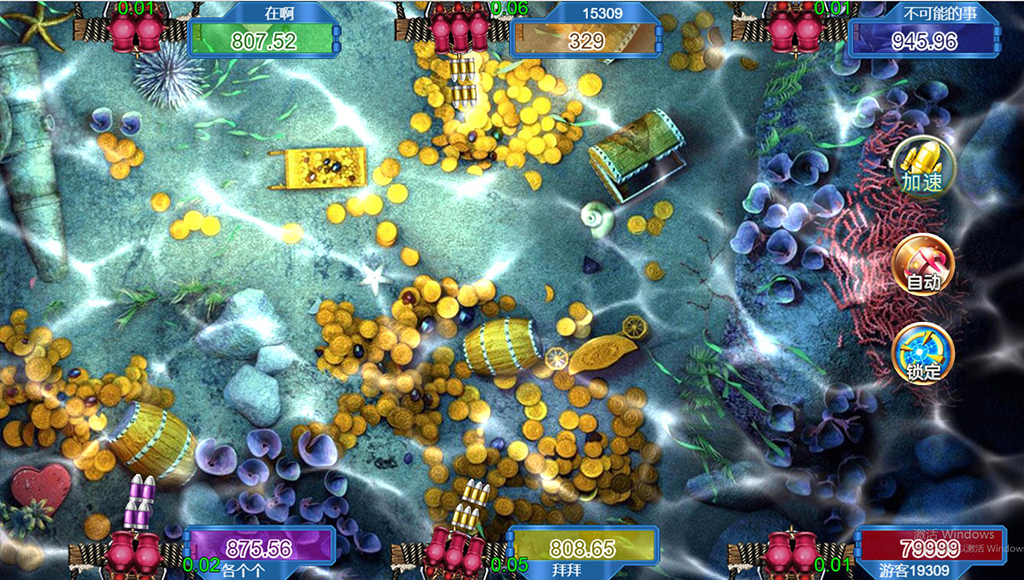Toggle 自动 auto-fire mode
The width and height of the screenshot is (1024, 580).
923,265
